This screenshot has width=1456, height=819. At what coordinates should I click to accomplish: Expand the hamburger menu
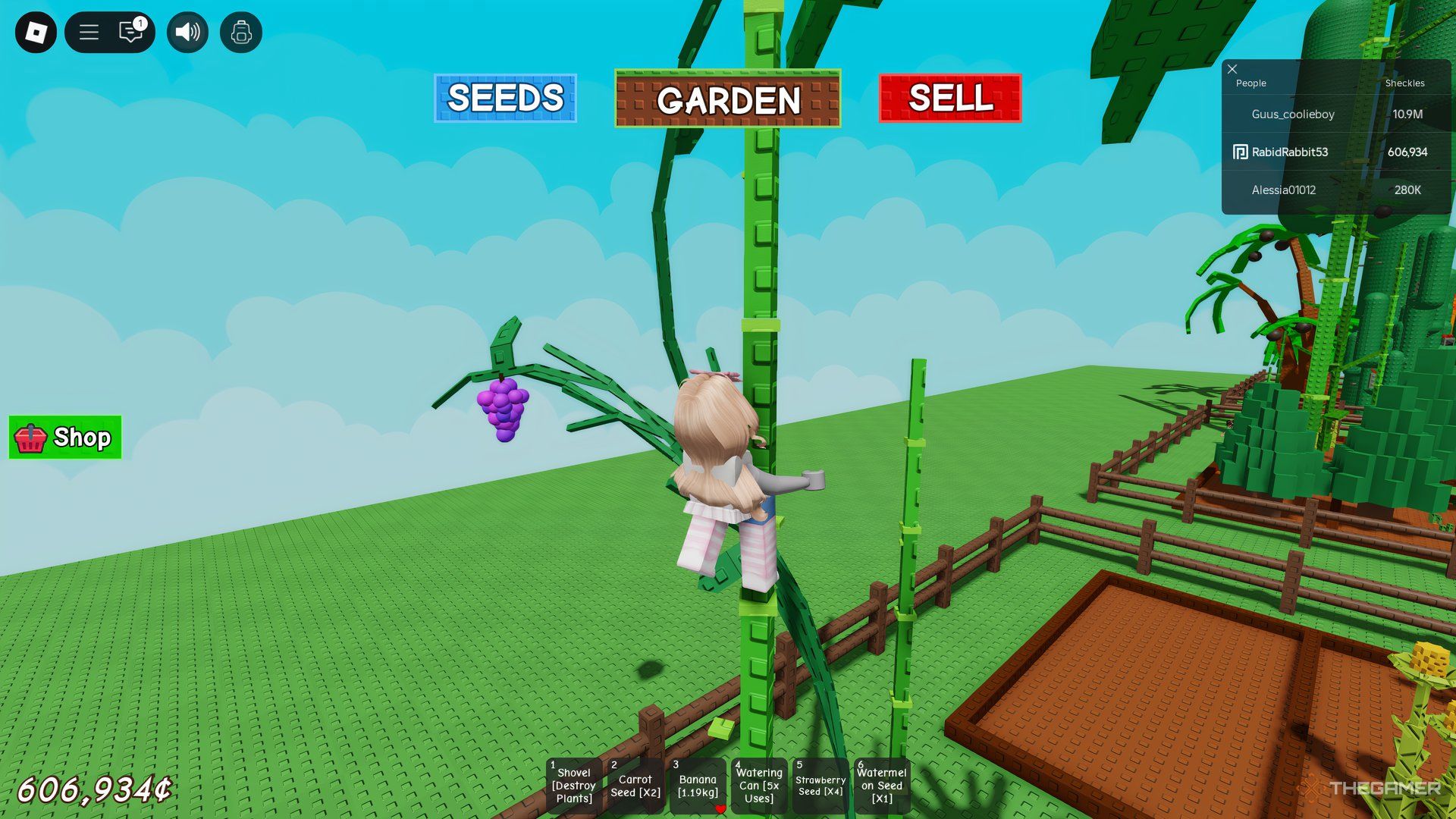pos(89,33)
